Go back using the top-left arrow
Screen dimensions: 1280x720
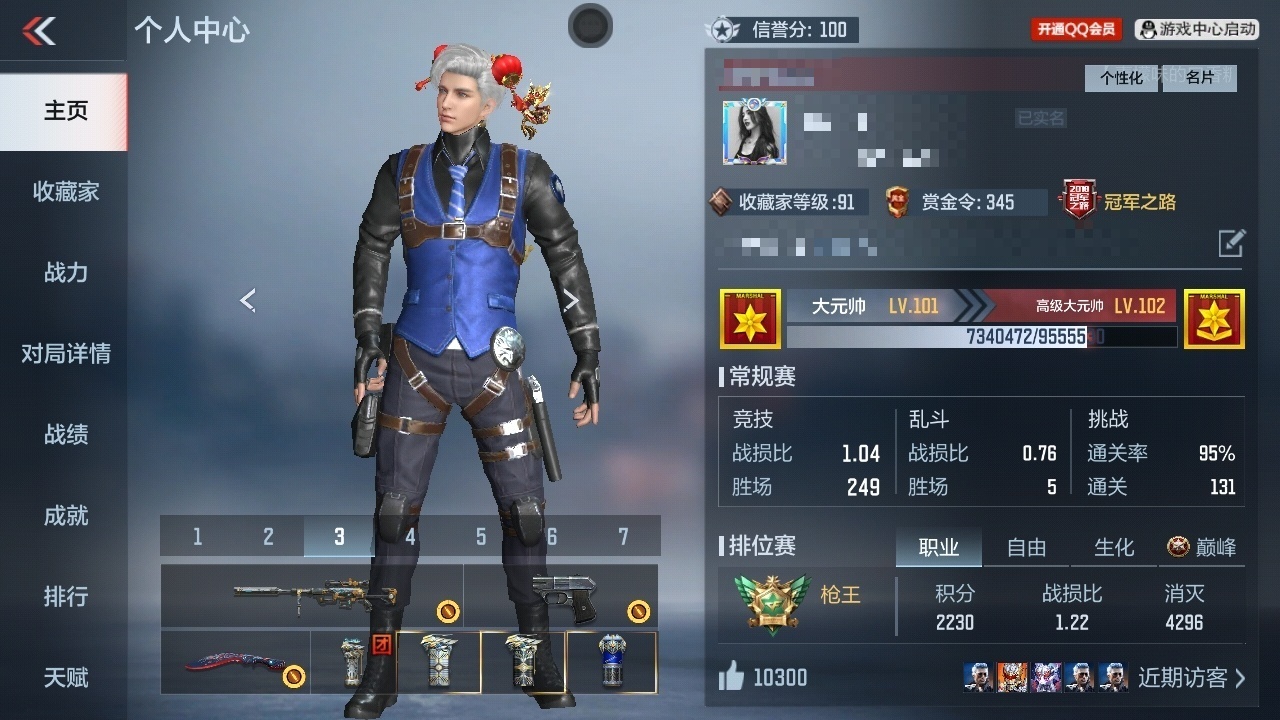point(40,30)
